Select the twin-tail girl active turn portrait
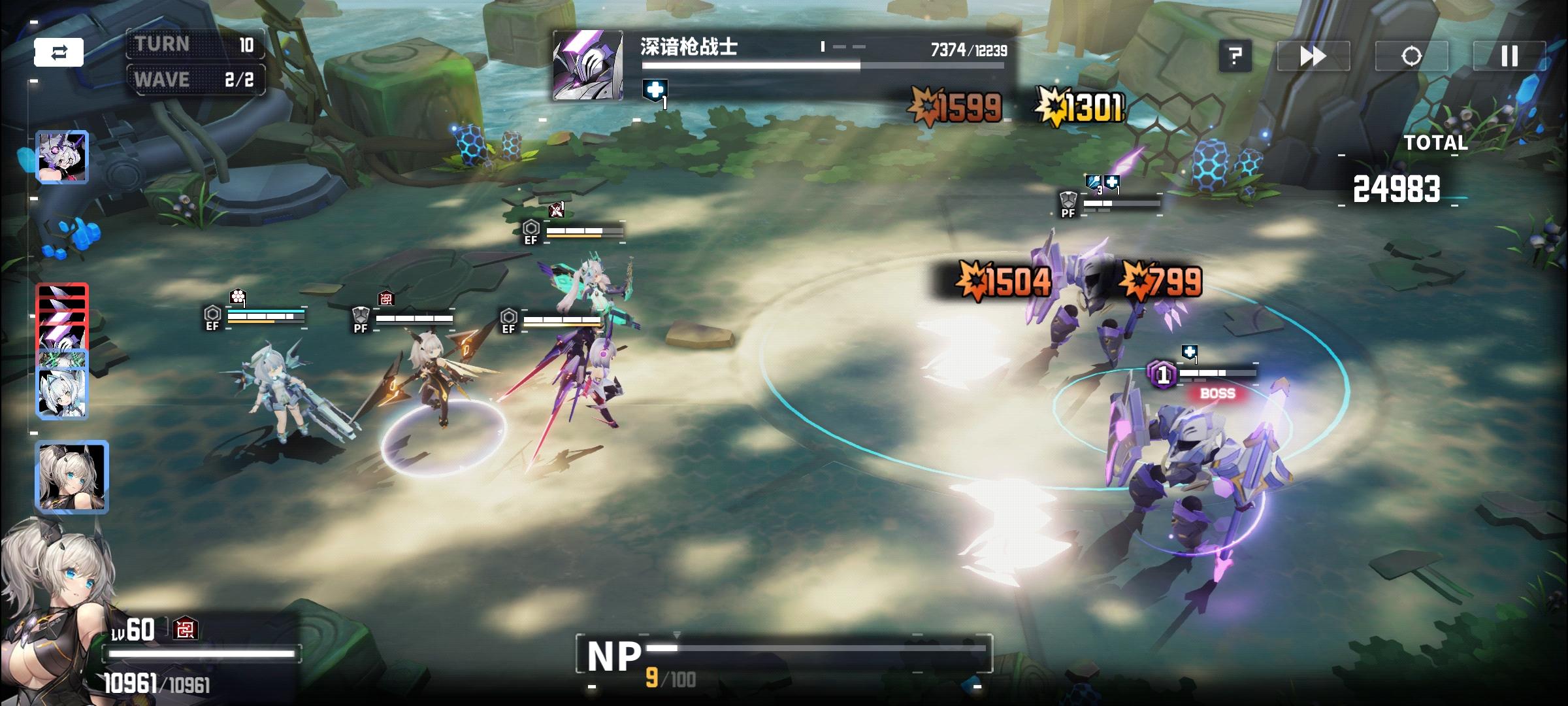This screenshot has height=706, width=1568. pos(71,476)
